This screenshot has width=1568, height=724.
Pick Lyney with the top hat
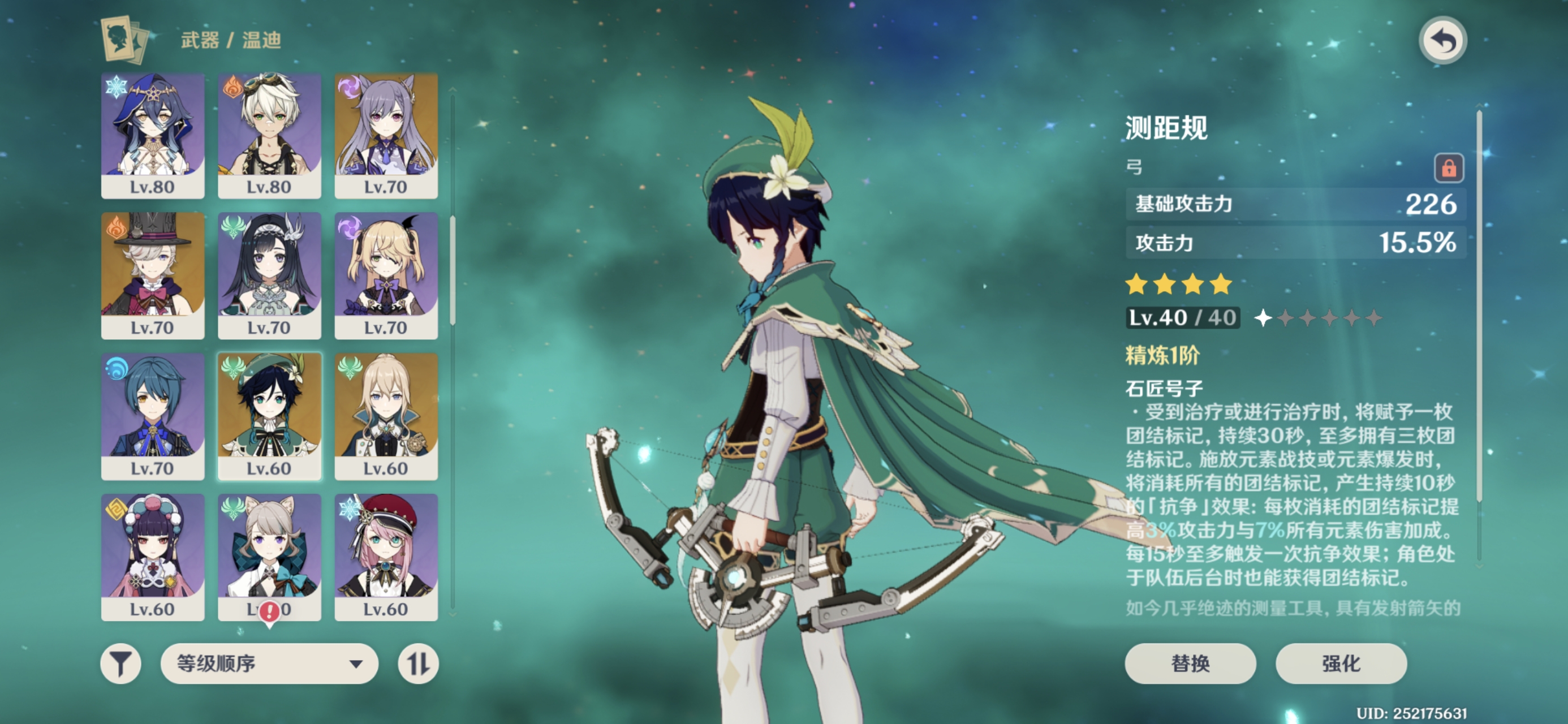tap(152, 275)
